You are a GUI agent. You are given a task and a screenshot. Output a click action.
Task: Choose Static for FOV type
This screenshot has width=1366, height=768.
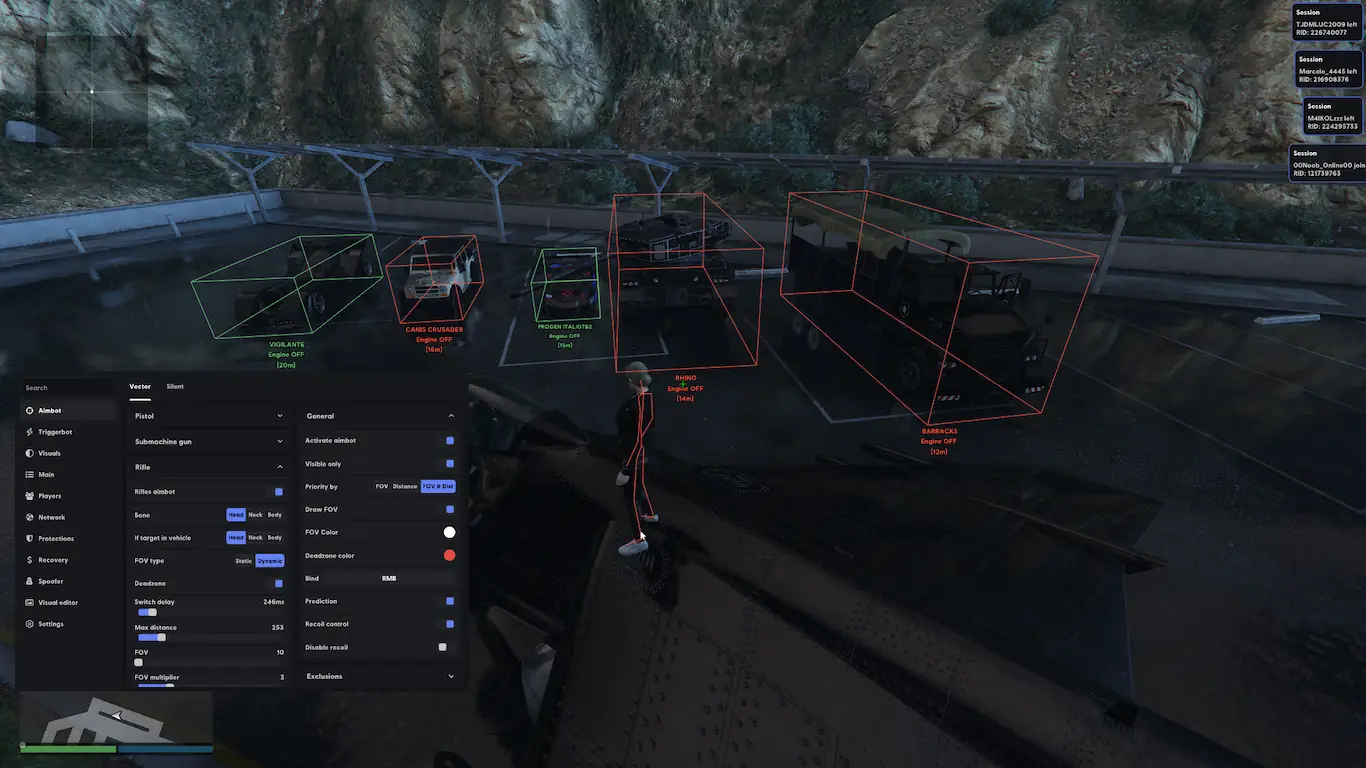point(243,561)
